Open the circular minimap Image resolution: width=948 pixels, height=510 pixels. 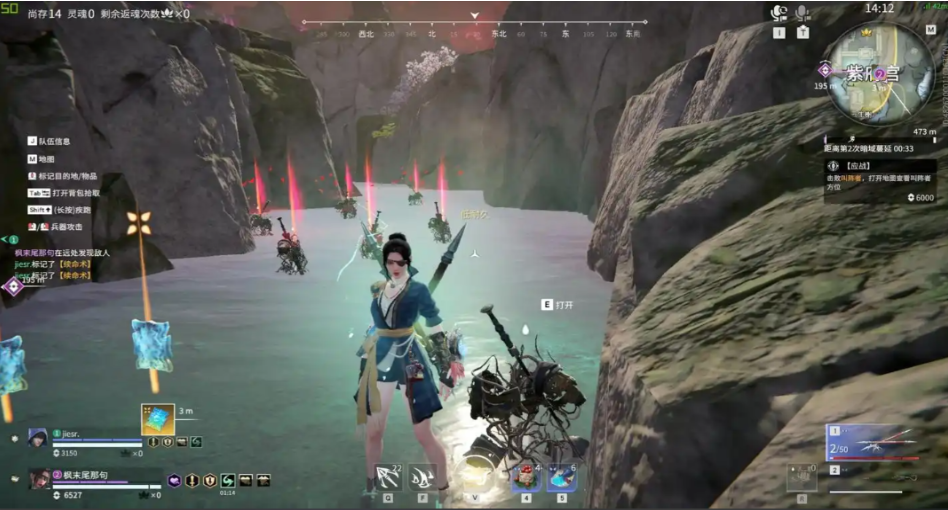[x=867, y=75]
